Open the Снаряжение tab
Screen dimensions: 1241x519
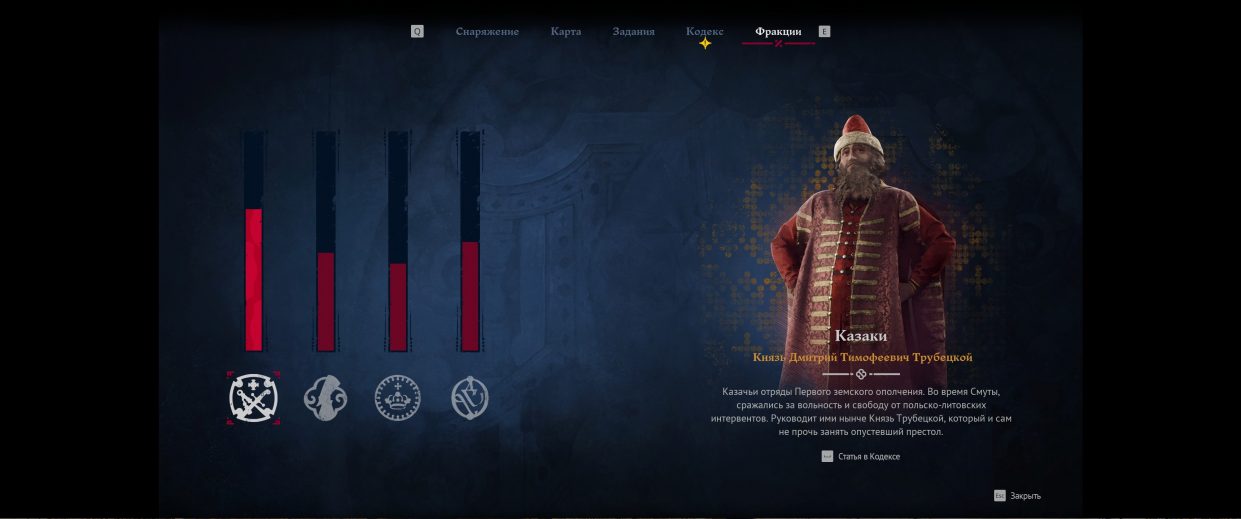tap(487, 32)
